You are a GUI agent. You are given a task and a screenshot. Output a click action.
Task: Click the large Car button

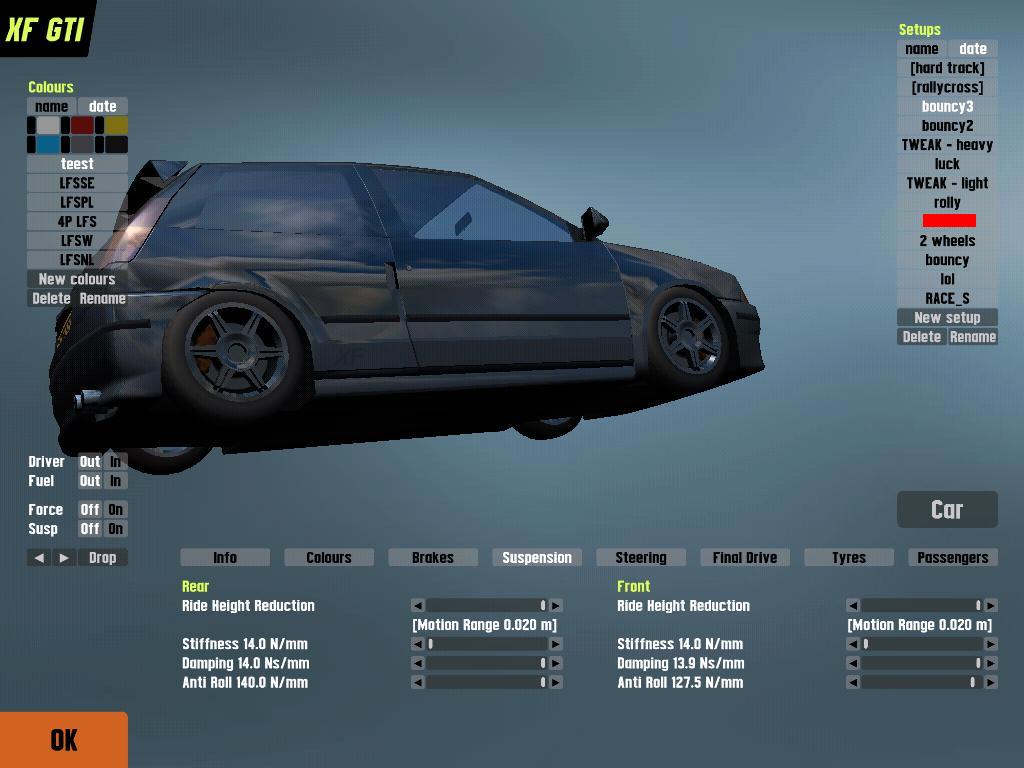[947, 510]
